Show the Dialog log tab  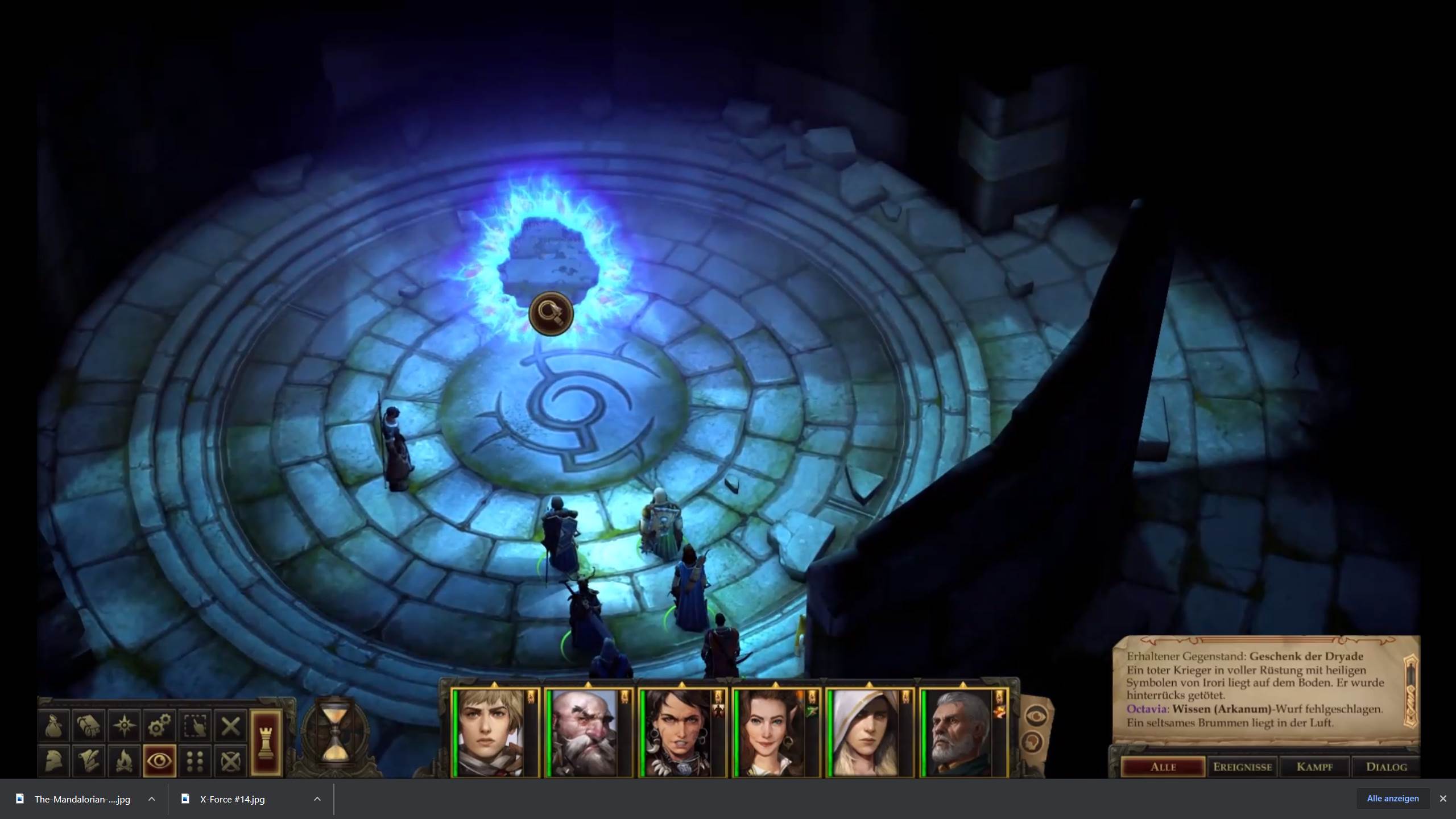click(x=1386, y=767)
